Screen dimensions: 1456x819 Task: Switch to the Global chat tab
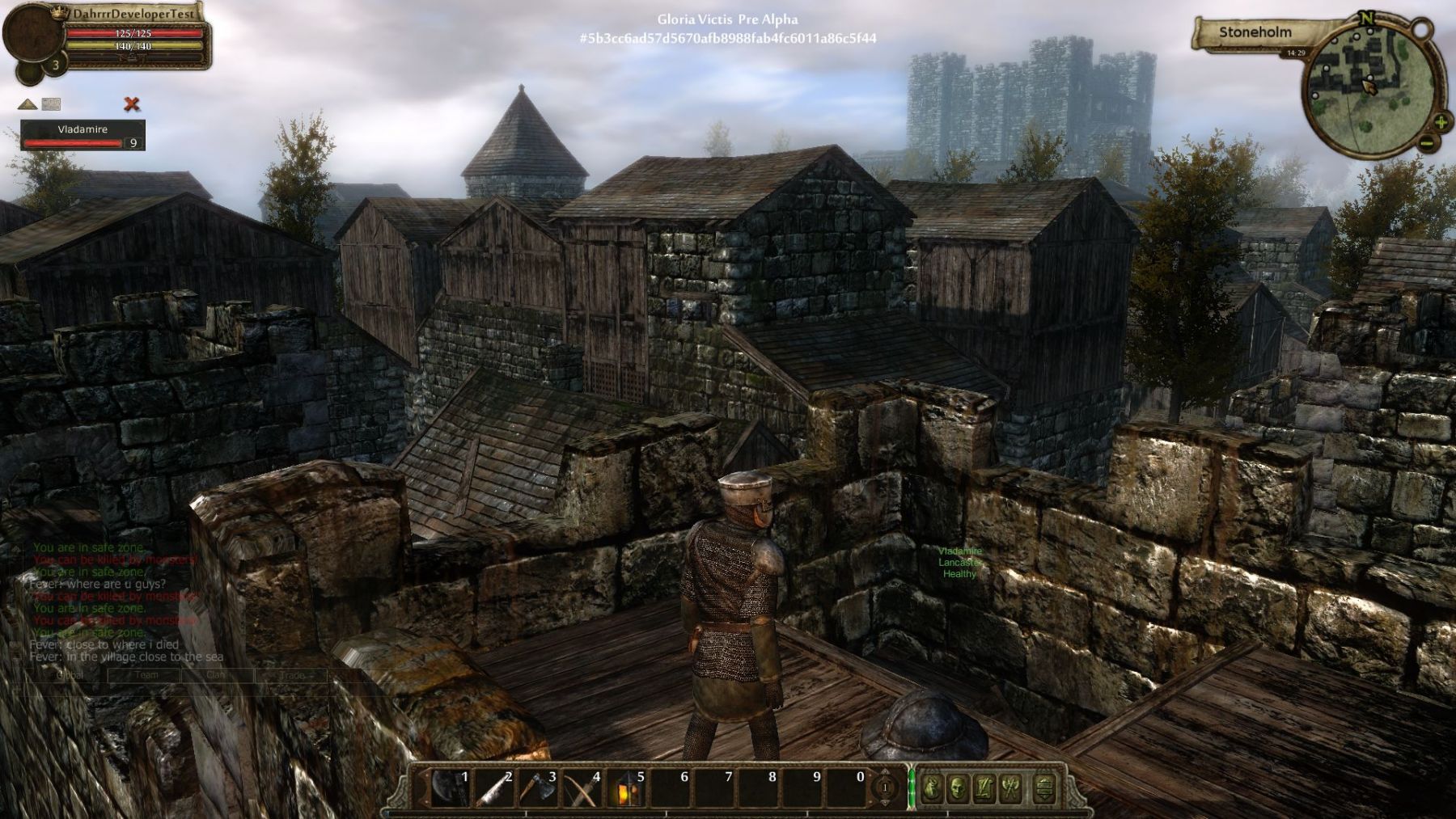point(70,675)
